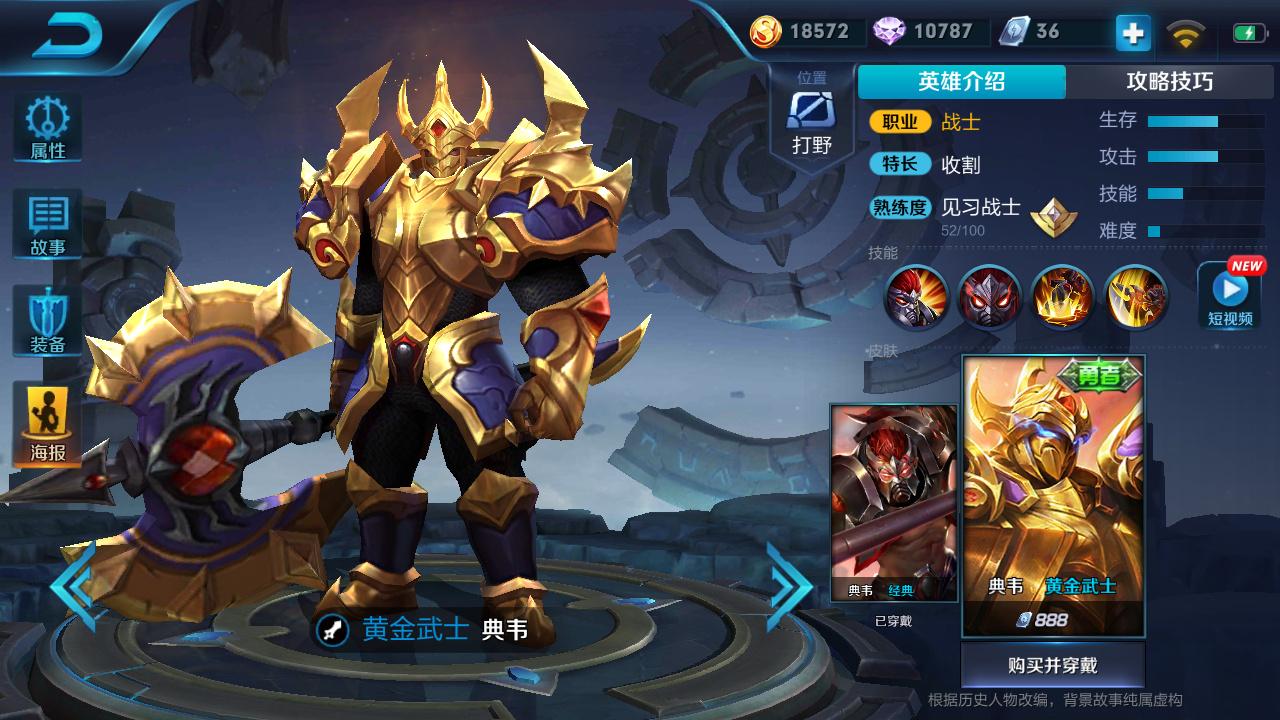Image resolution: width=1280 pixels, height=720 pixels.
Task: Click the 见习战士 proficiency medal badge
Action: point(1054,215)
